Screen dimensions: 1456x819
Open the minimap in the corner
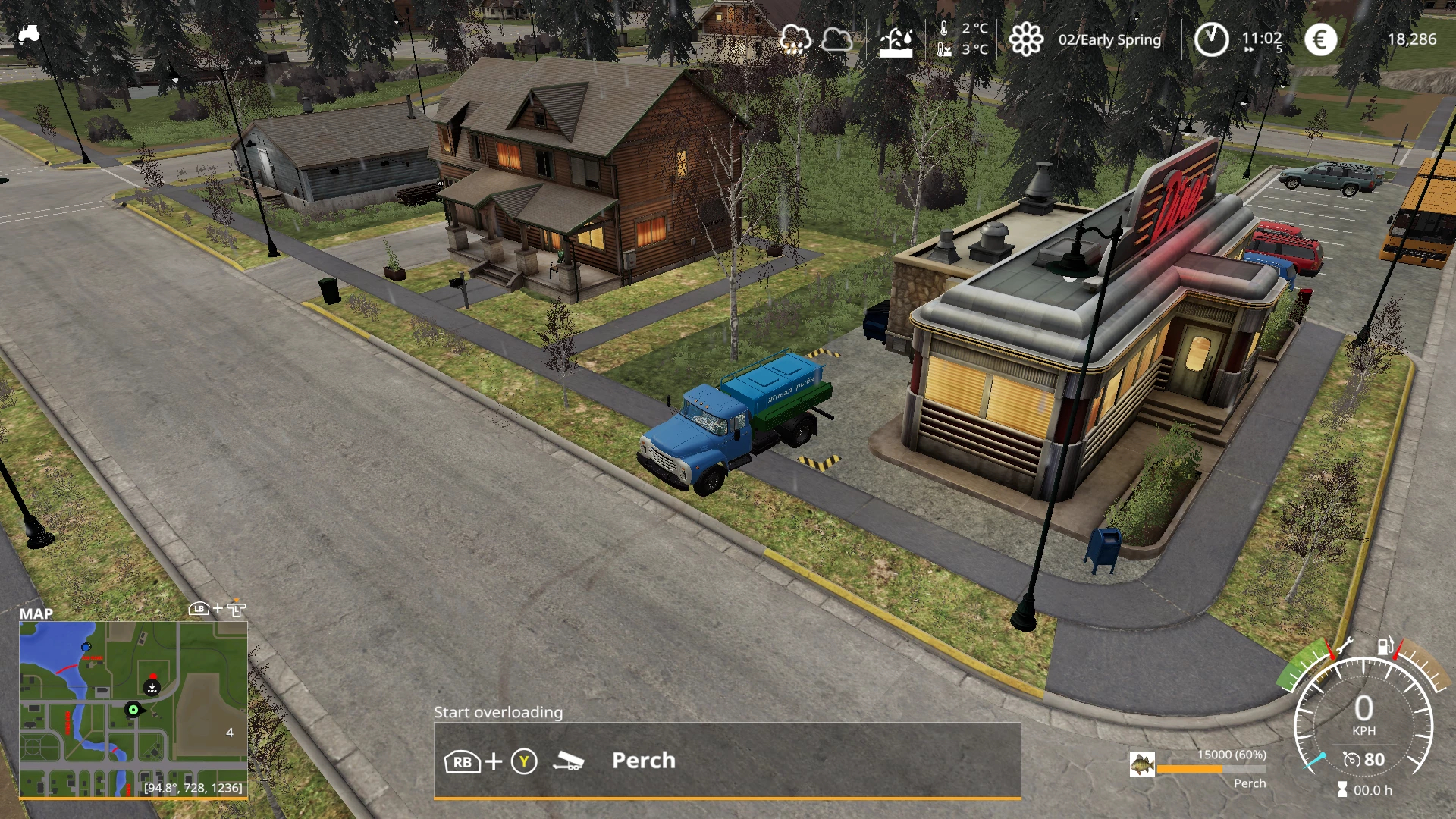[133, 709]
